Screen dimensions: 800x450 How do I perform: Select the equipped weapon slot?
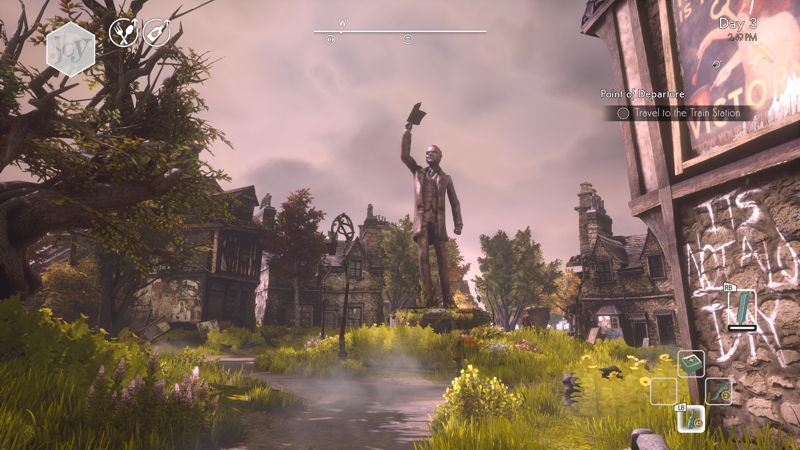click(x=741, y=308)
